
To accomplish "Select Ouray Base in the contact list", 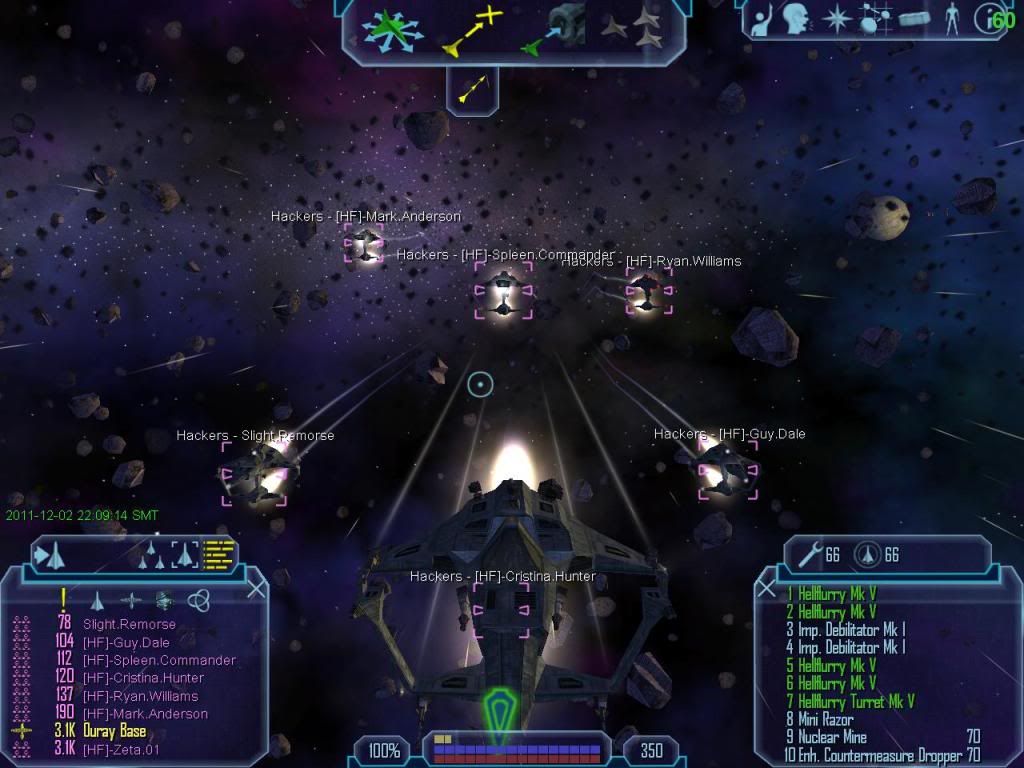I will tap(115, 732).
